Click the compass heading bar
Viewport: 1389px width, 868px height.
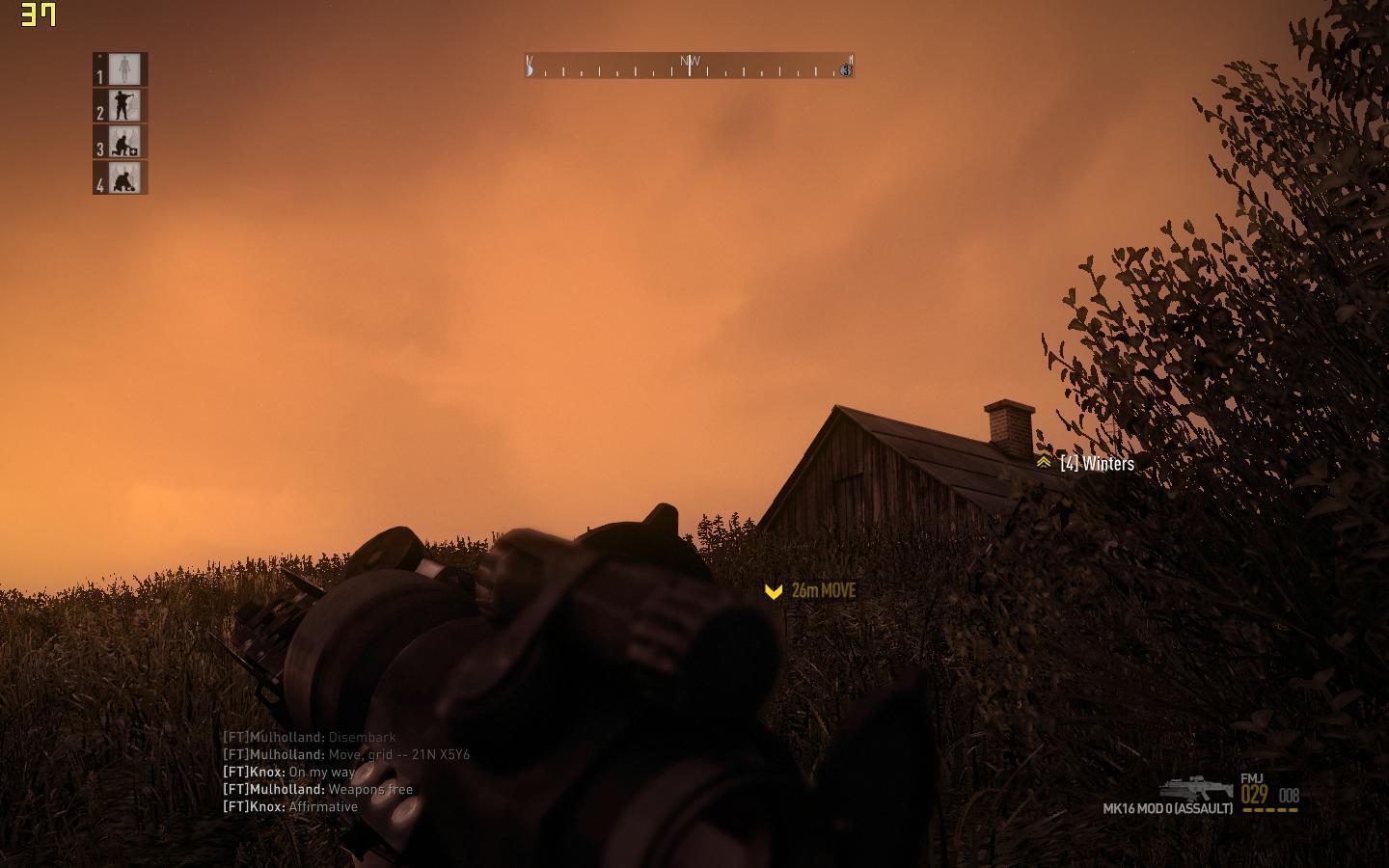689,66
